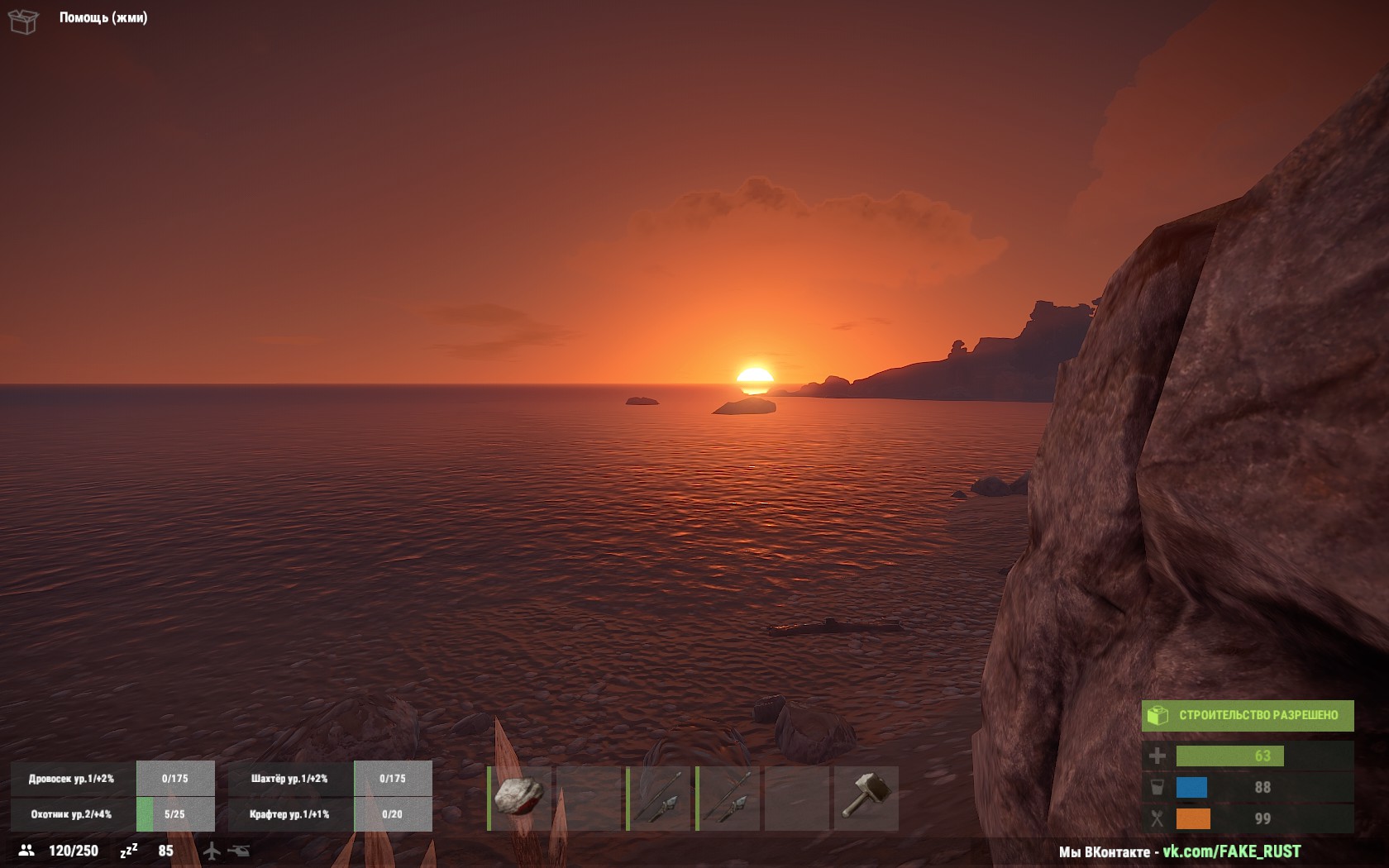Select the rock in the first hotbar slot
Viewport: 1389px width, 868px height.
[x=517, y=798]
